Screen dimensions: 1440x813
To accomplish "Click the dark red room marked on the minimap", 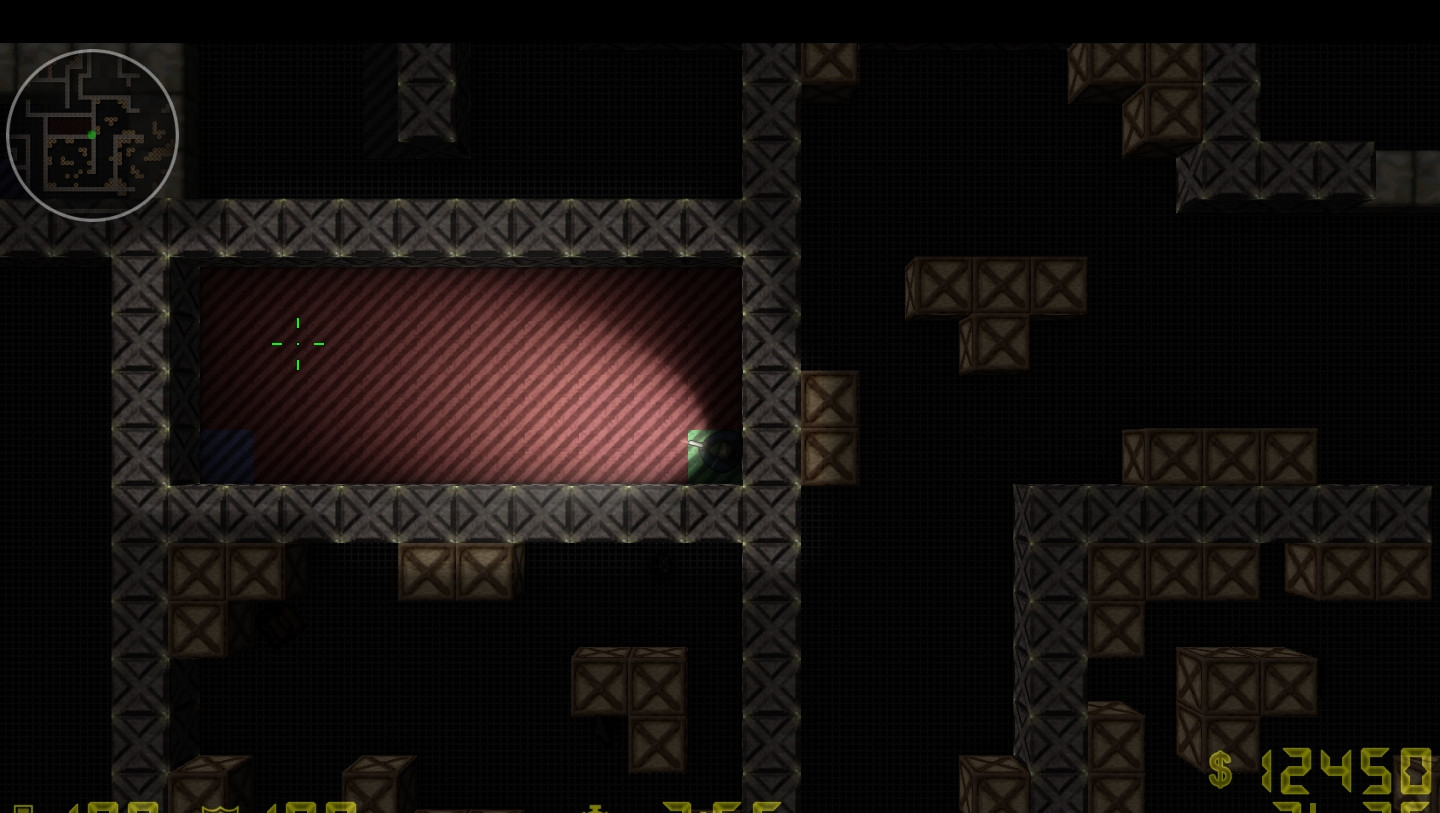I will (x=70, y=126).
